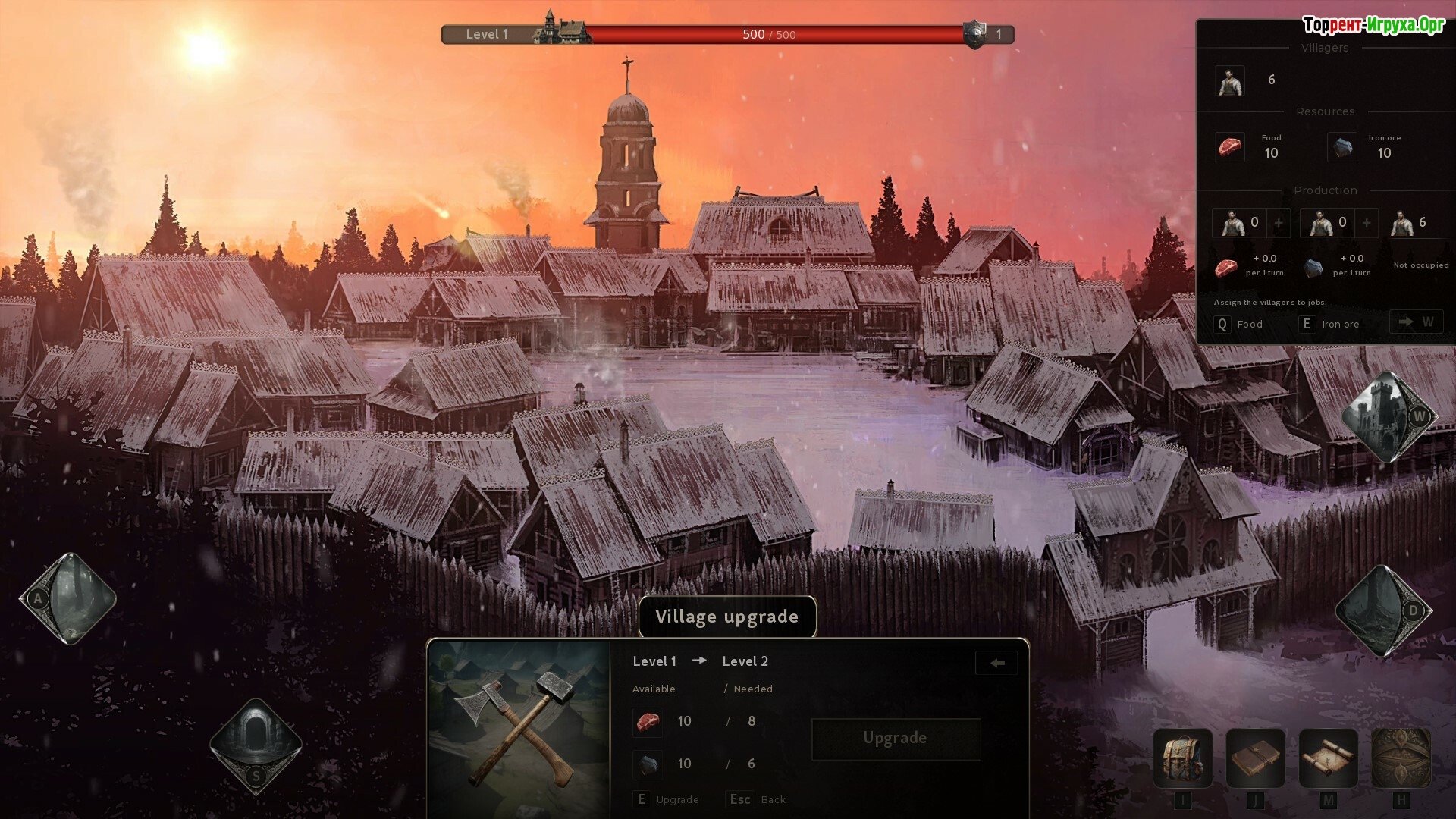
Task: Open the leather journal
Action: pyautogui.click(x=1255, y=758)
